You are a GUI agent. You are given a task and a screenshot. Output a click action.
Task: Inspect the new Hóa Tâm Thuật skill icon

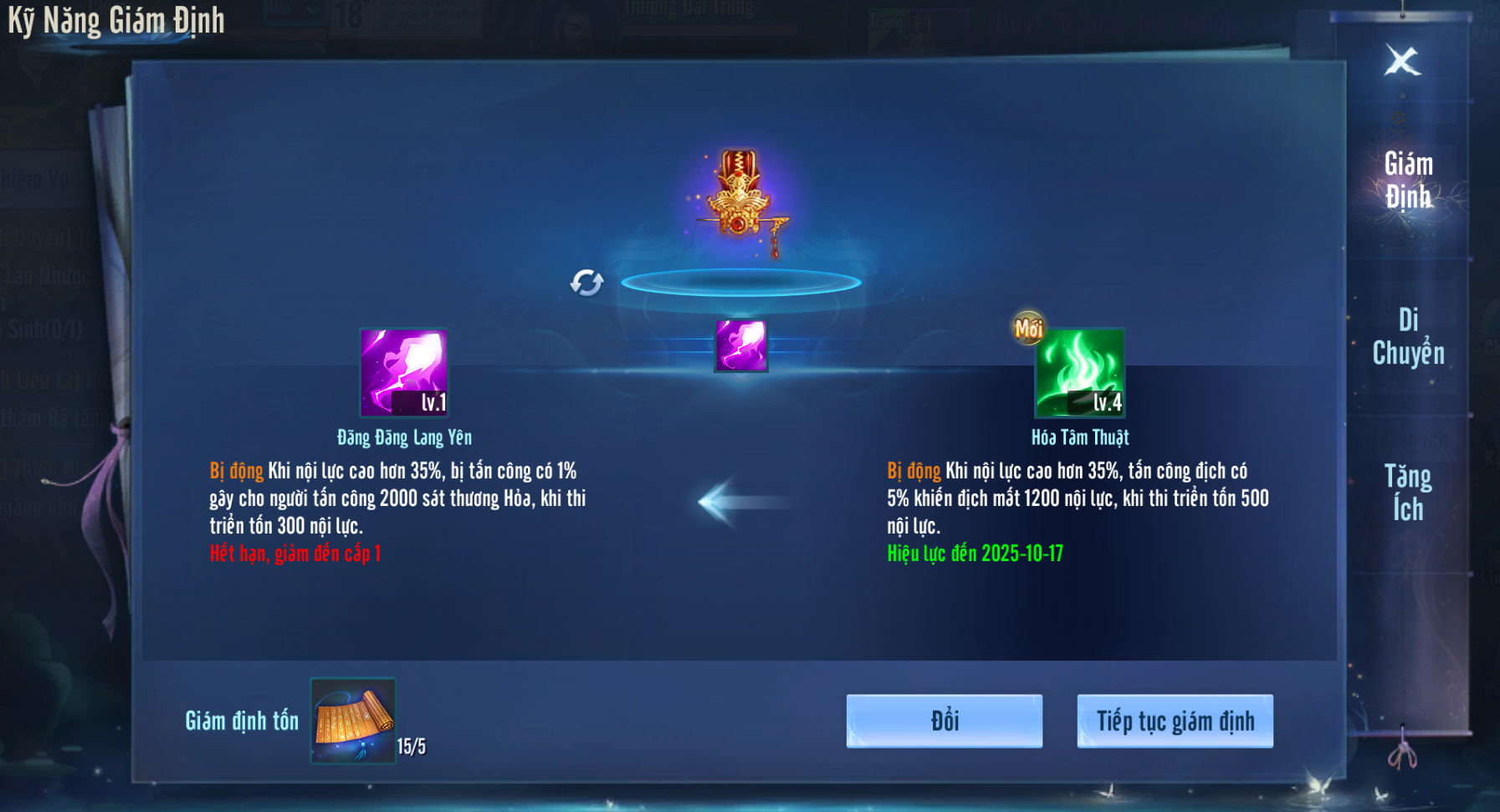pos(1080,372)
